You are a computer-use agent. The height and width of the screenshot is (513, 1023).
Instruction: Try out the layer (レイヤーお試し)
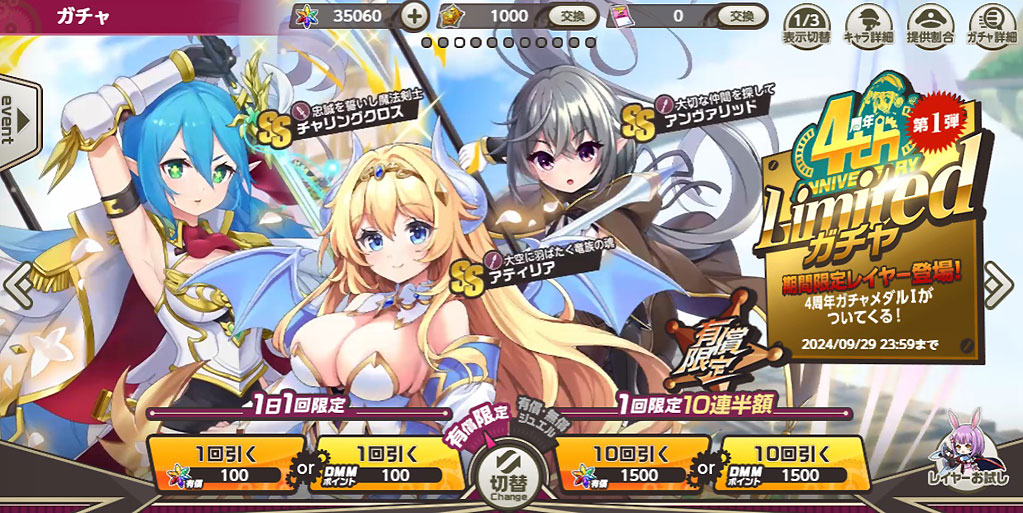click(965, 460)
